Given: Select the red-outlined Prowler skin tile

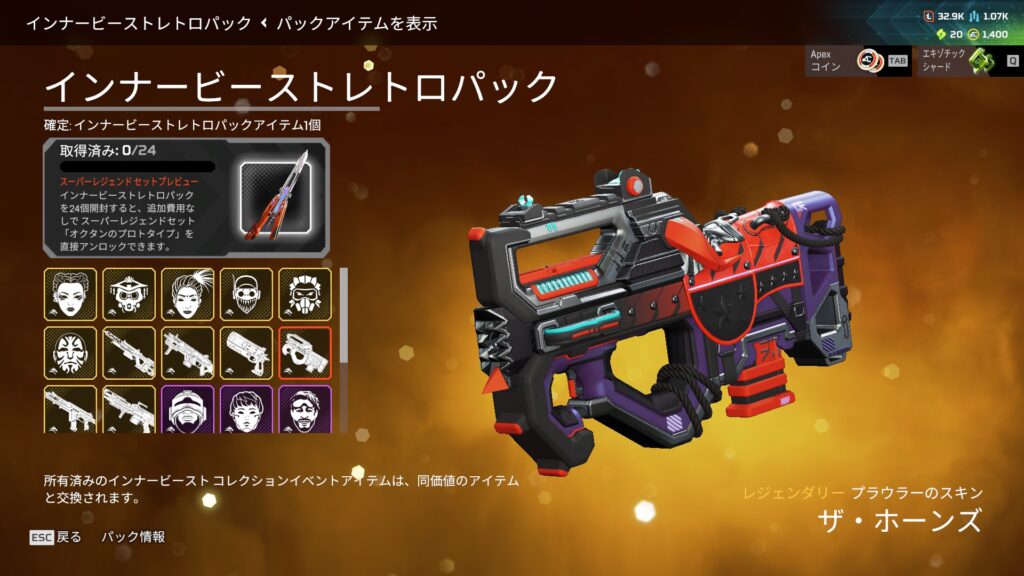Looking at the screenshot, I should pos(305,352).
